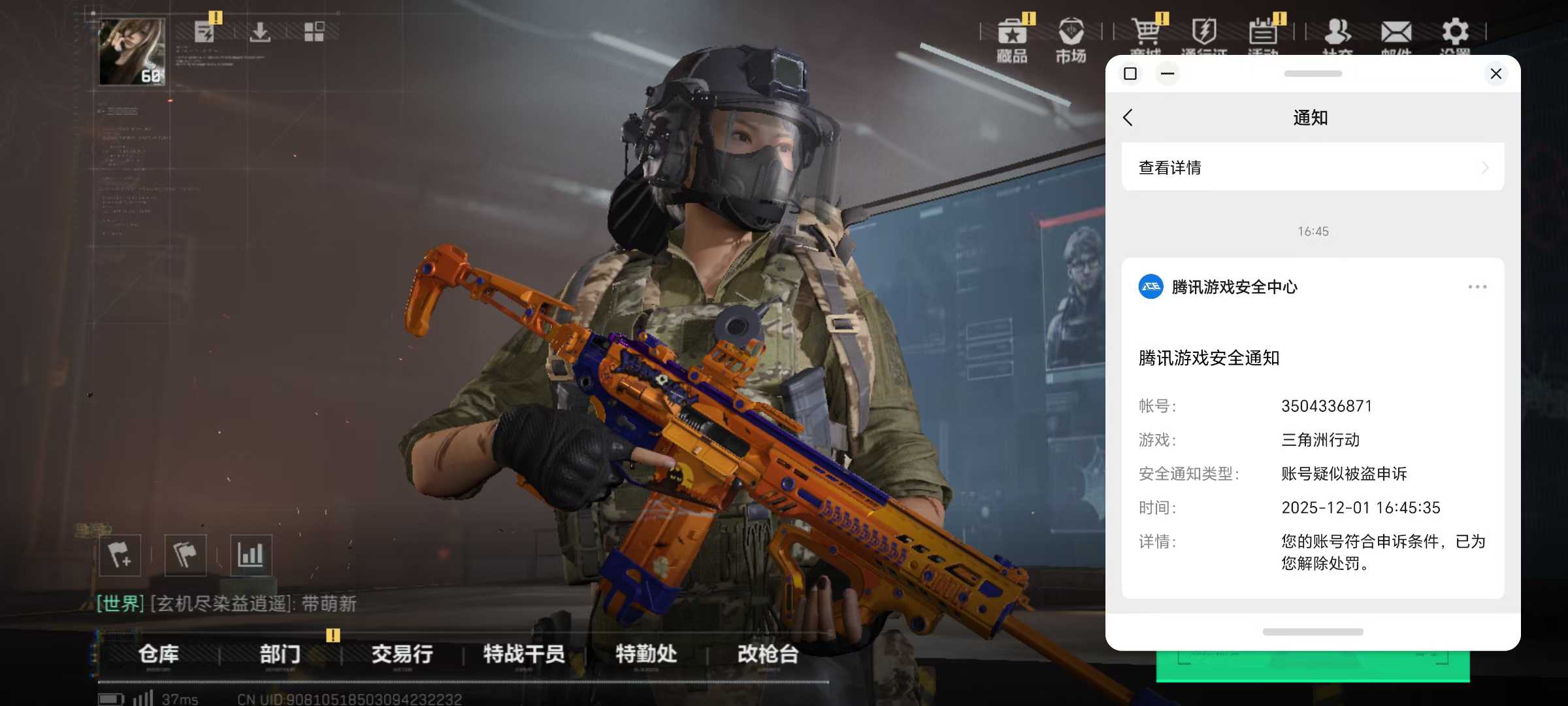
Task: Open the download icon in top bar
Action: point(260,31)
